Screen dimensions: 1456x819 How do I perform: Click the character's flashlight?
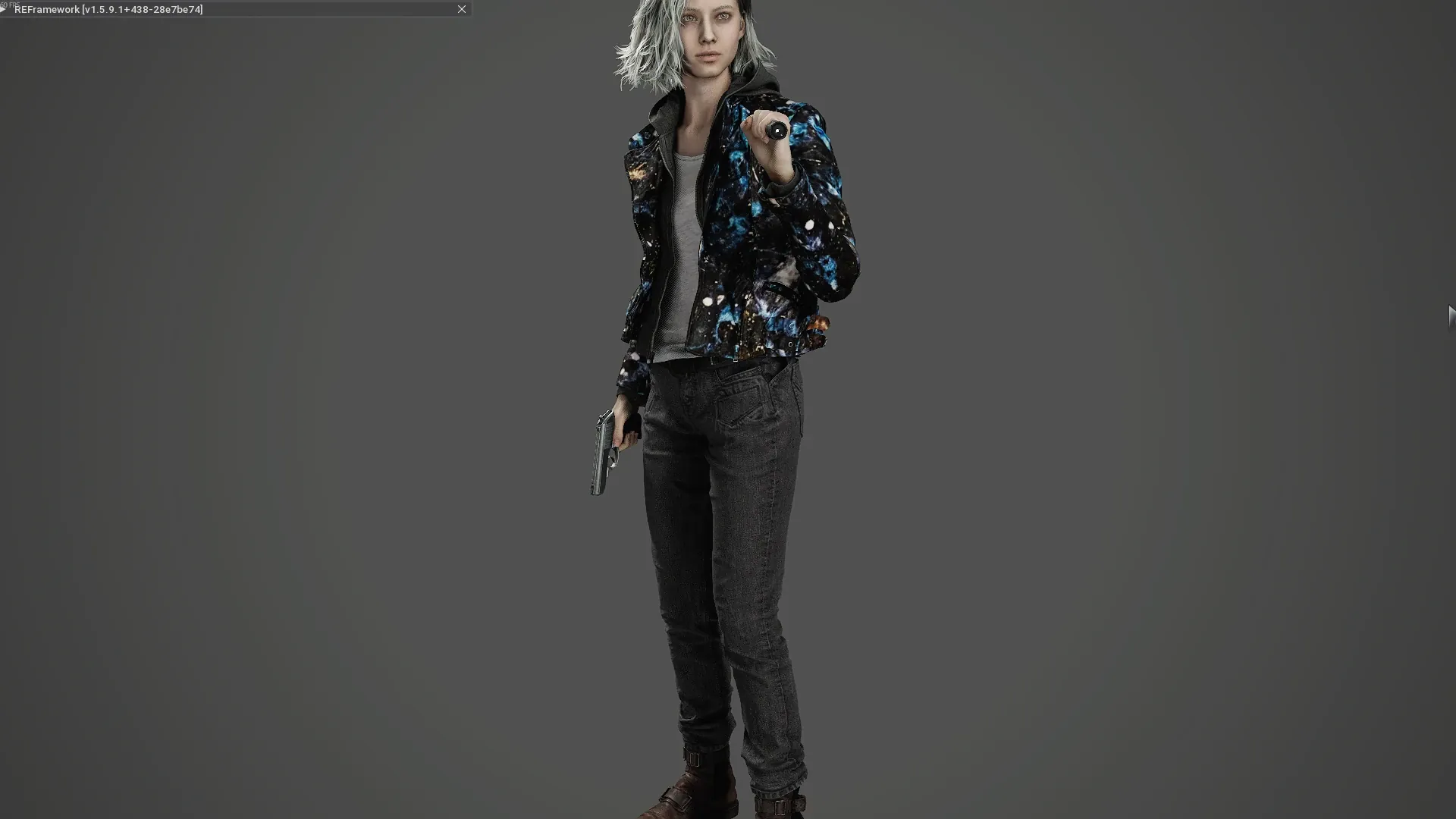click(x=775, y=129)
